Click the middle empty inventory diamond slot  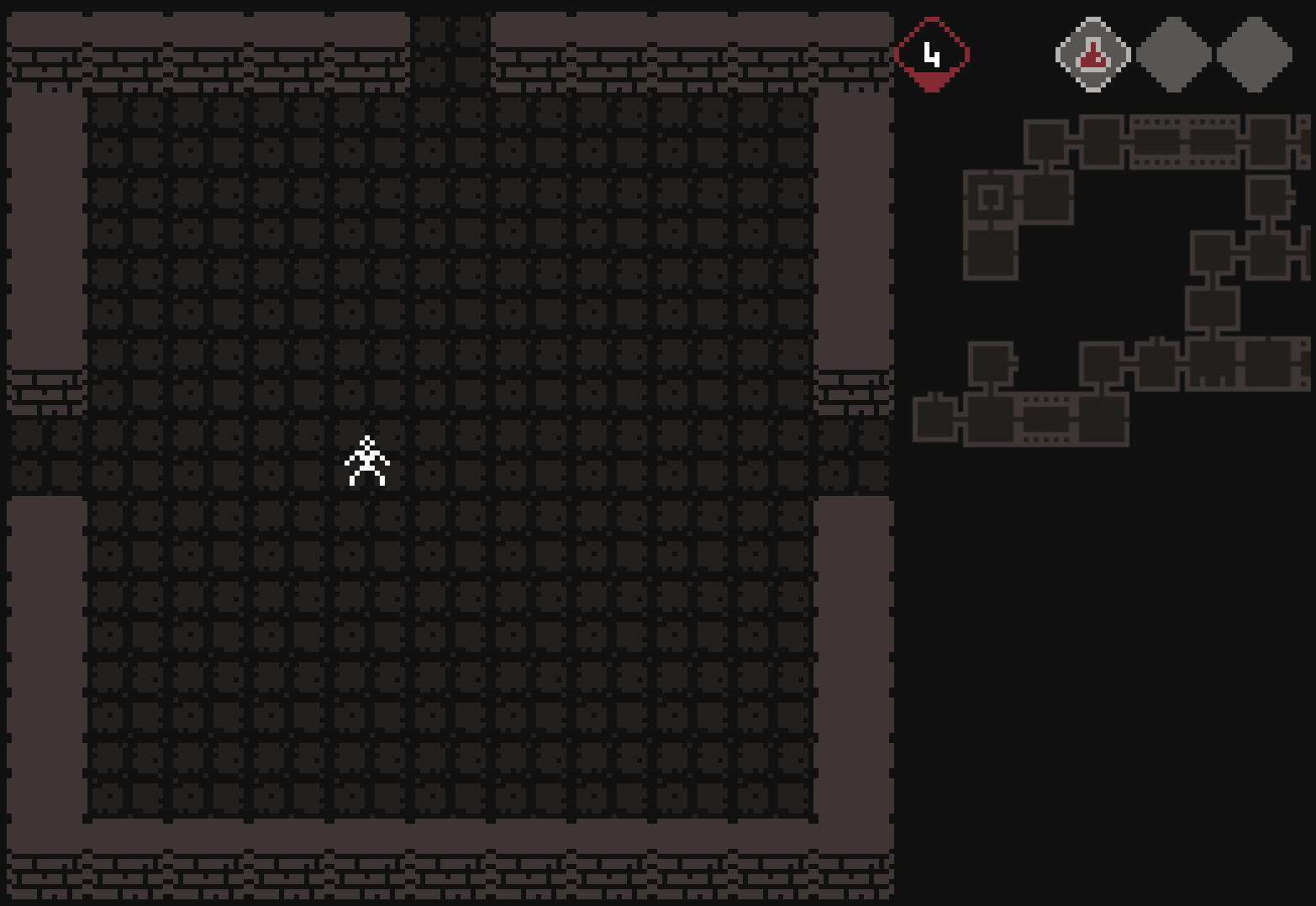1173,53
